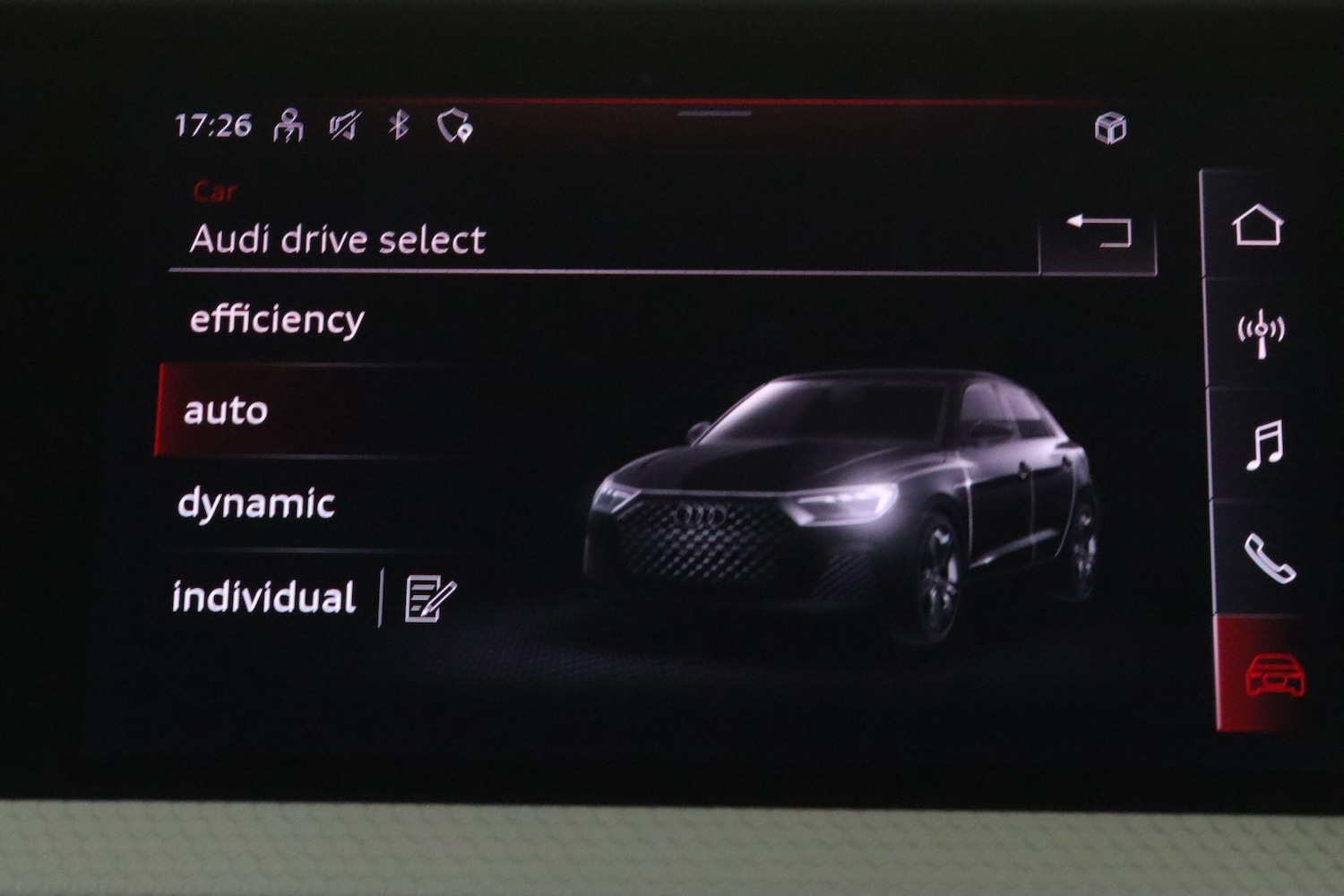Open the Car breadcrumb label
Image resolution: width=1344 pixels, height=896 pixels.
click(x=215, y=191)
